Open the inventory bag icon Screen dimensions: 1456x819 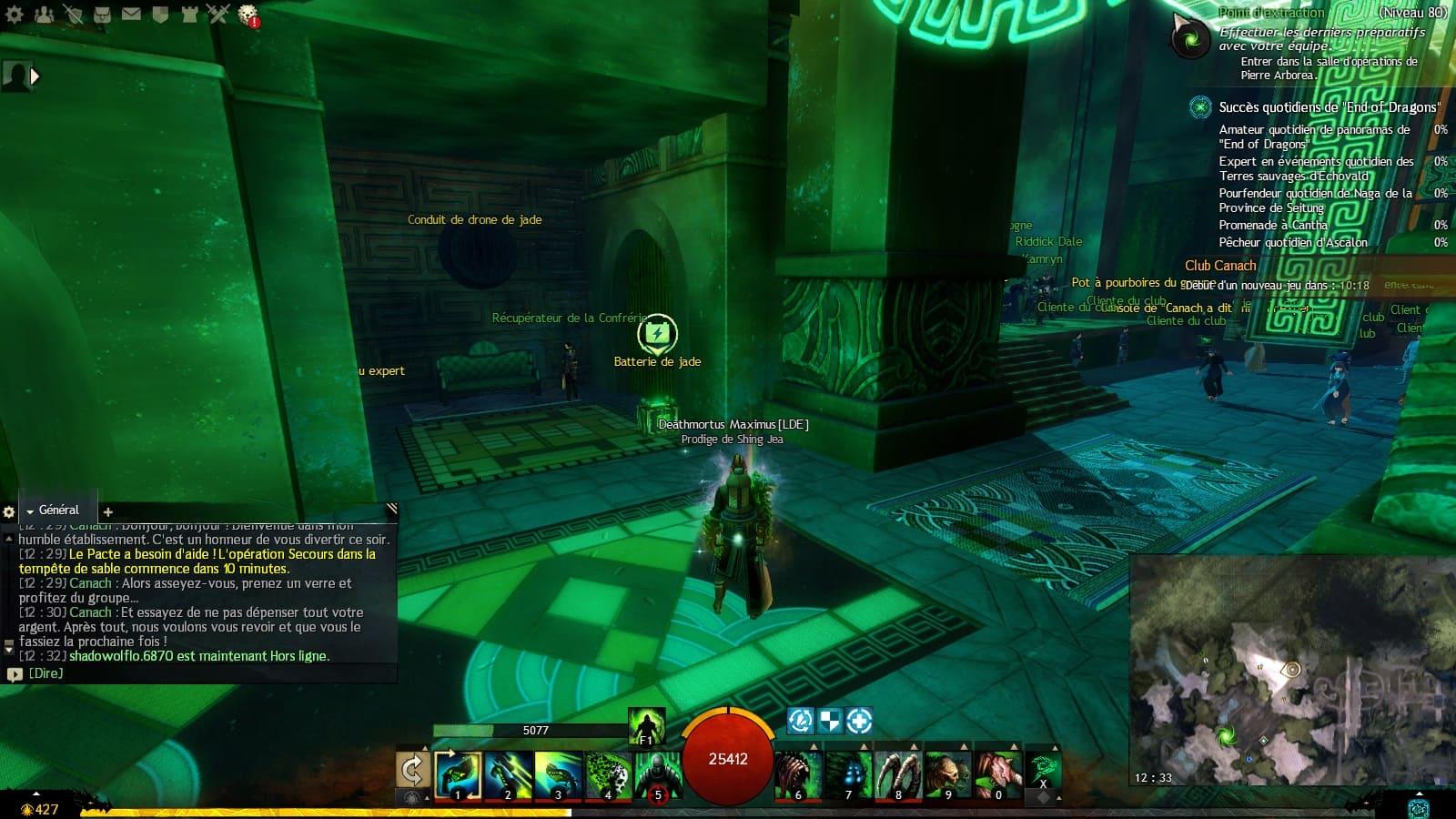(102, 14)
